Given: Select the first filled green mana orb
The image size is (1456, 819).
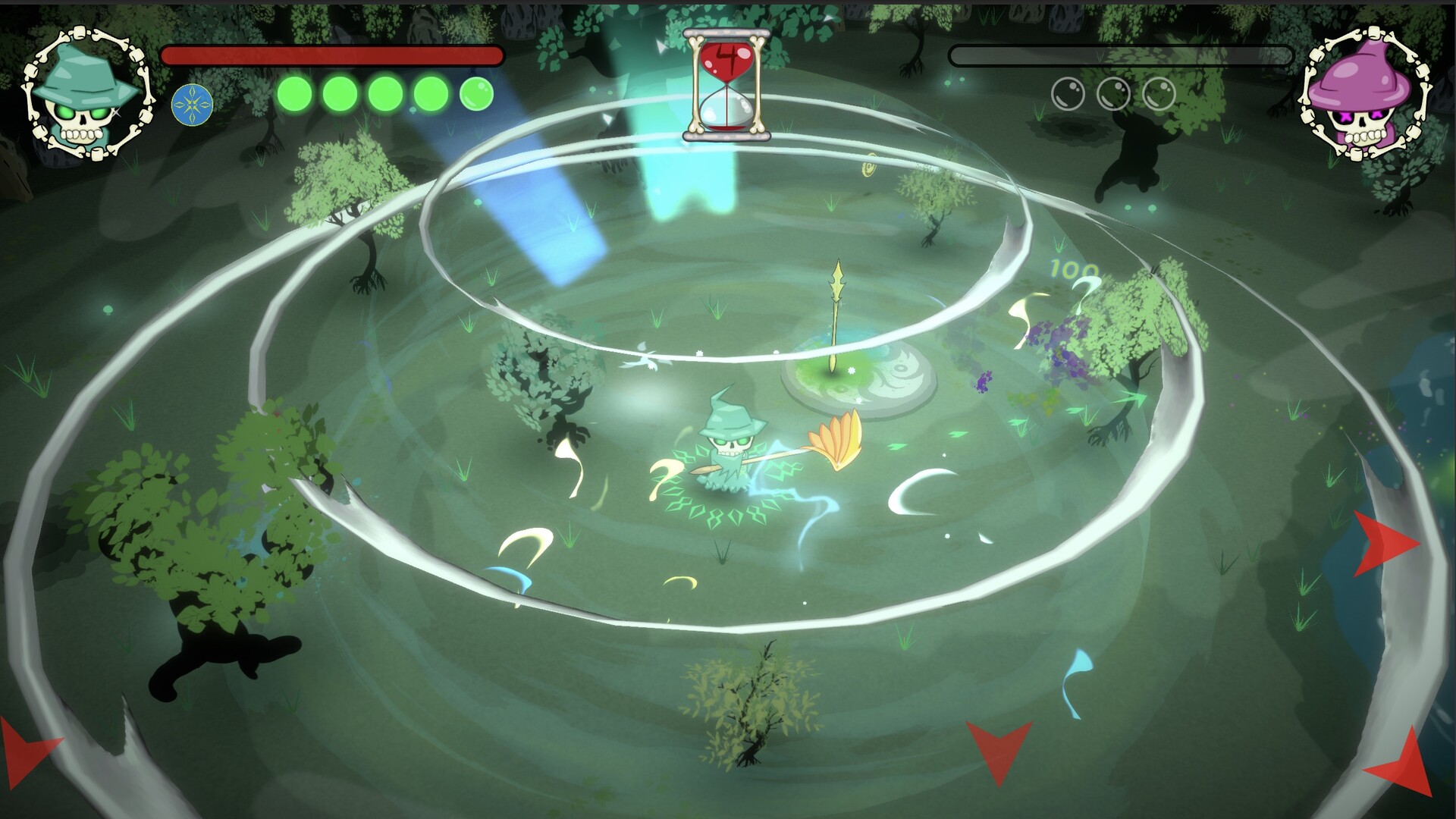Looking at the screenshot, I should pos(294,93).
